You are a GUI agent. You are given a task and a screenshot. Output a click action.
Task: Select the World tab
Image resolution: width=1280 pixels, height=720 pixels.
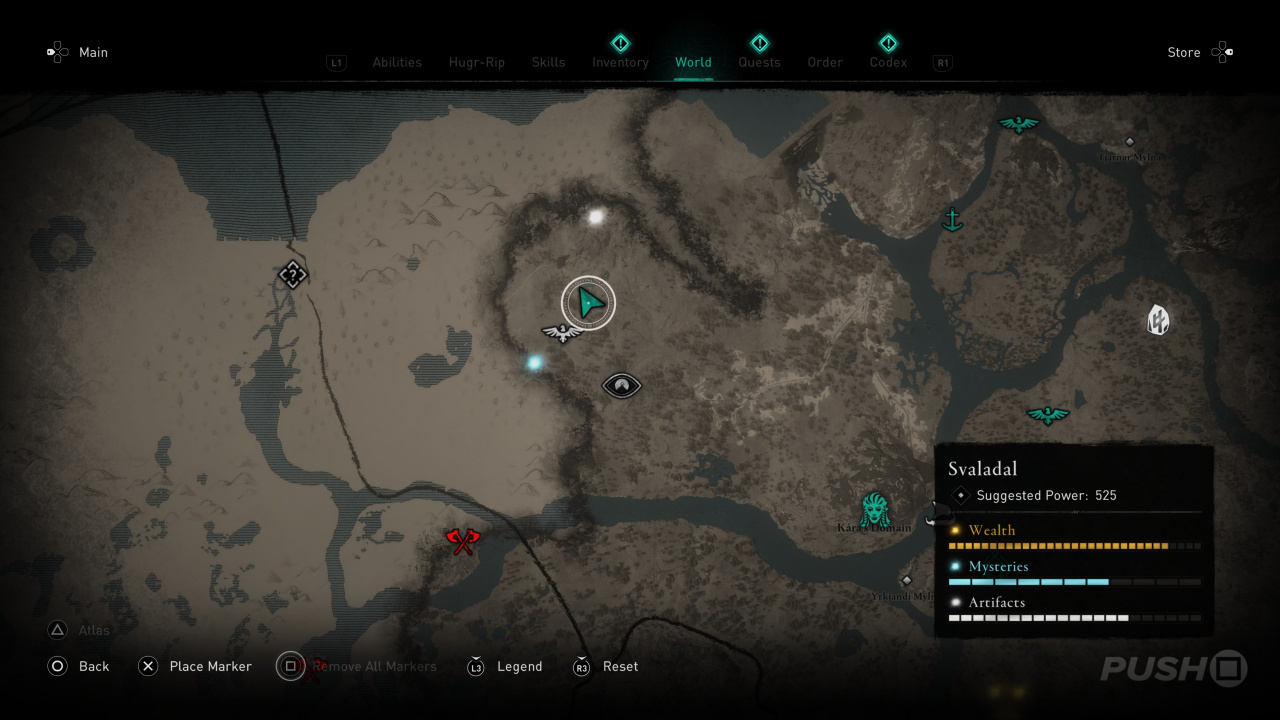tap(693, 62)
